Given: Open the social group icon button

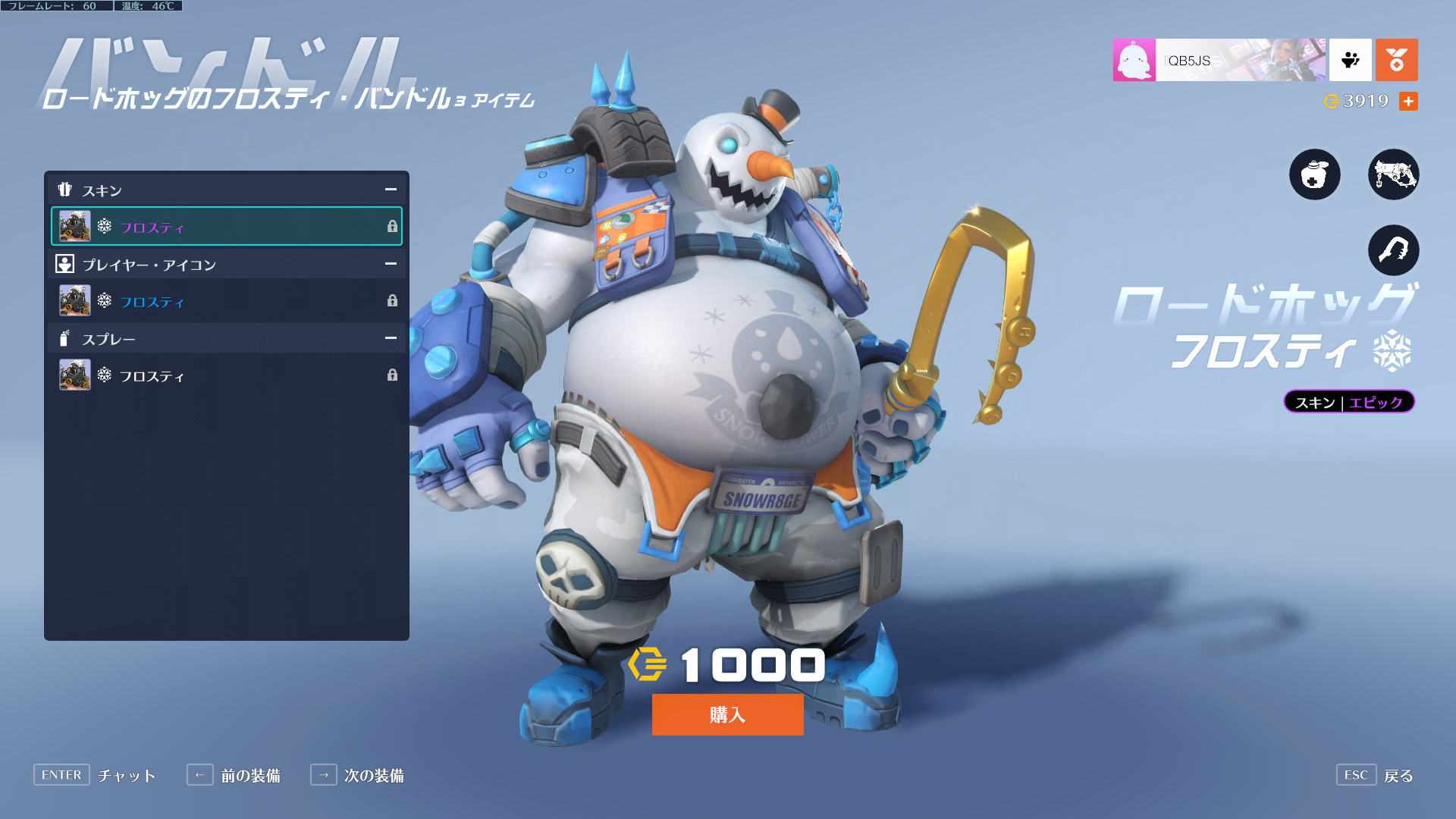Looking at the screenshot, I should point(1350,60).
